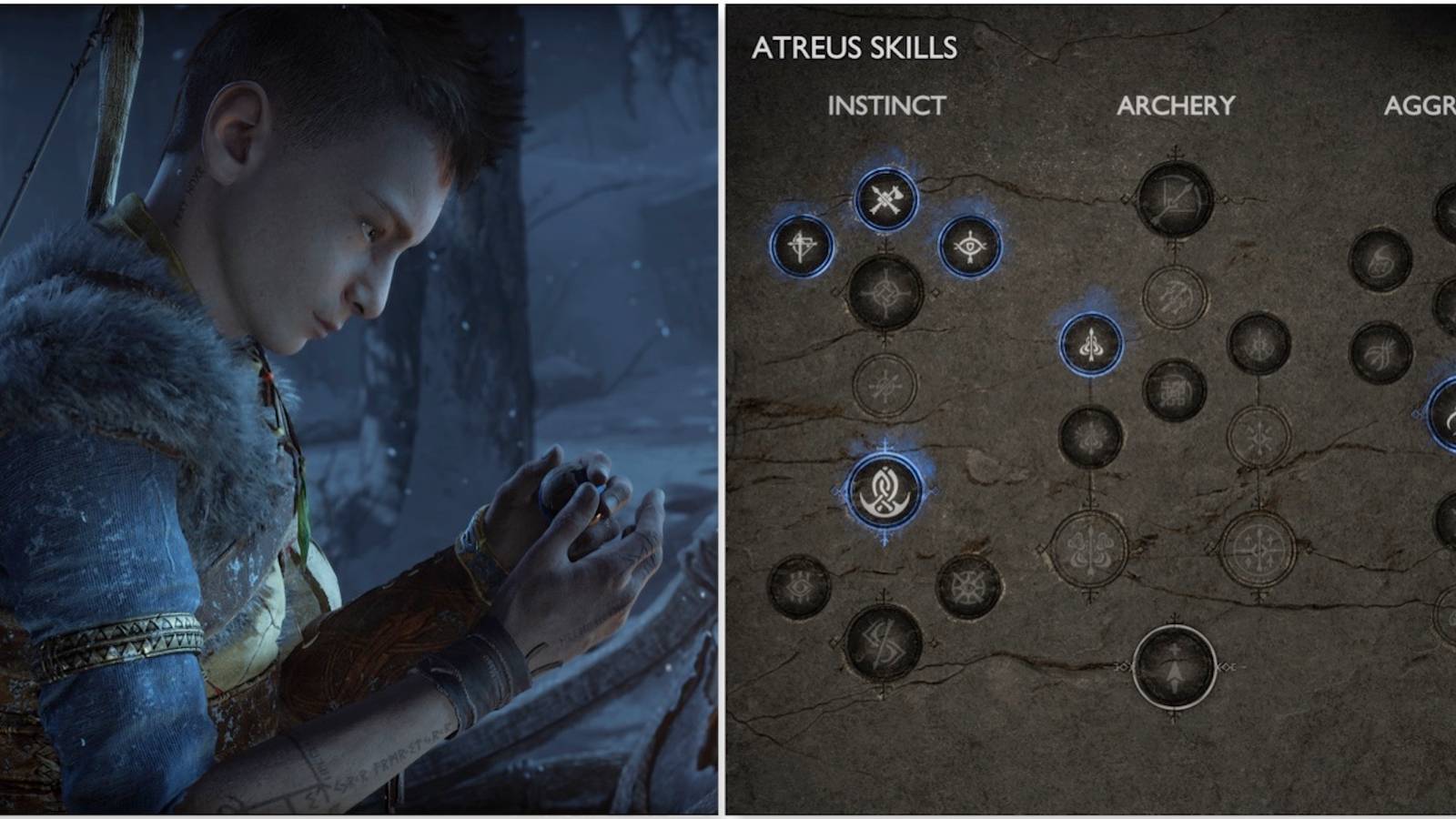The image size is (1456, 819).
Task: Switch to the Archery skill column
Action: (x=1176, y=105)
